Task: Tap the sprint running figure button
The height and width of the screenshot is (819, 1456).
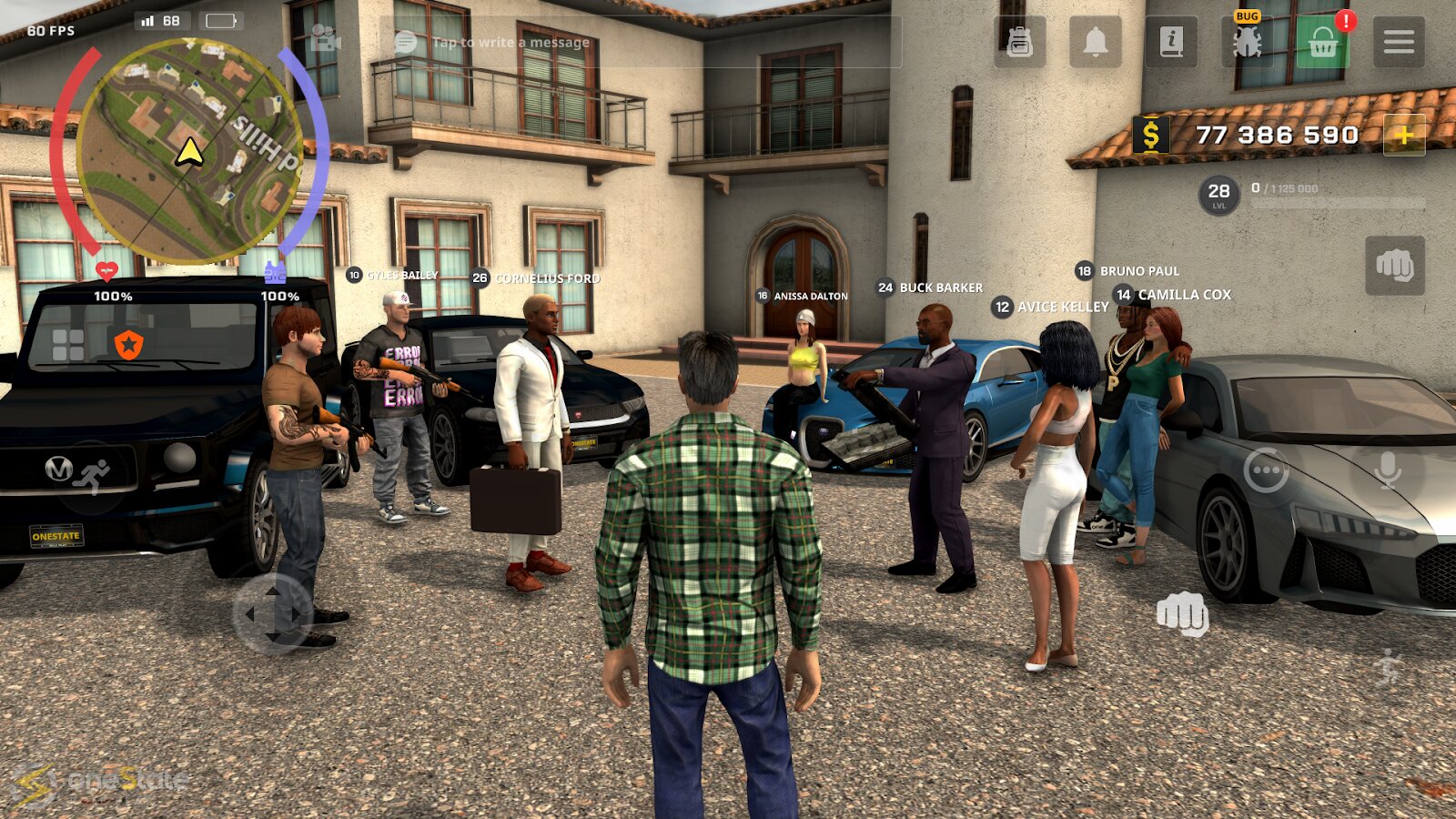Action: [1388, 668]
